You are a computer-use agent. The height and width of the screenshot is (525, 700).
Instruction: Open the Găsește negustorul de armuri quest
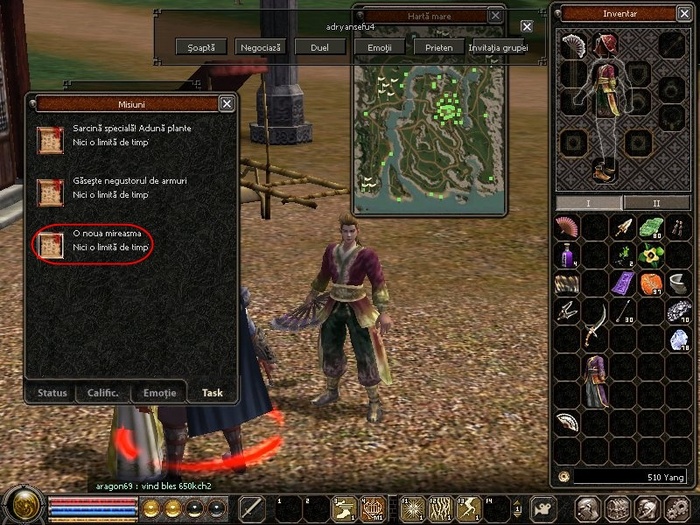tap(129, 181)
